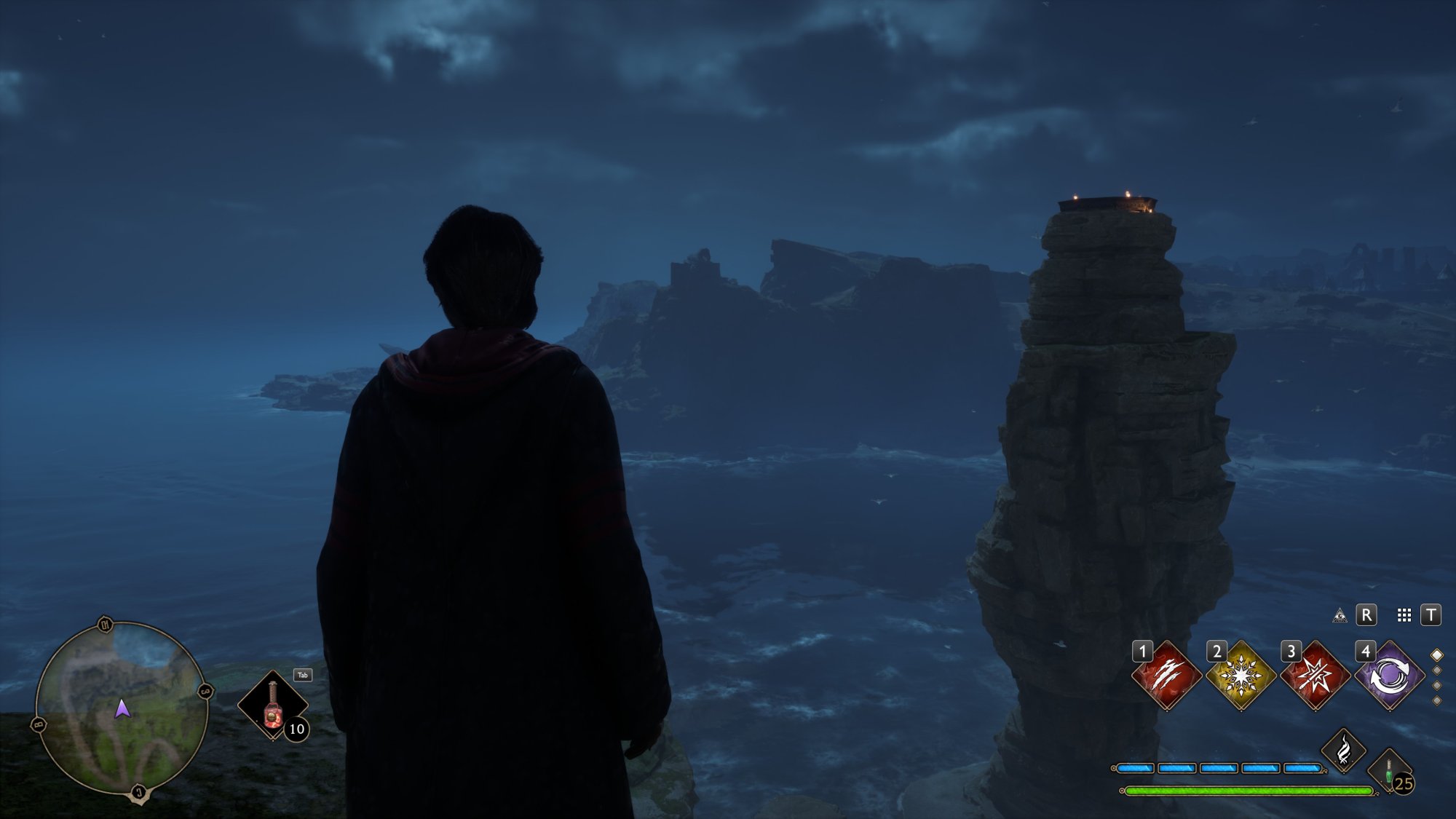Open the circular minimap
1456x819 pixels.
(122, 710)
